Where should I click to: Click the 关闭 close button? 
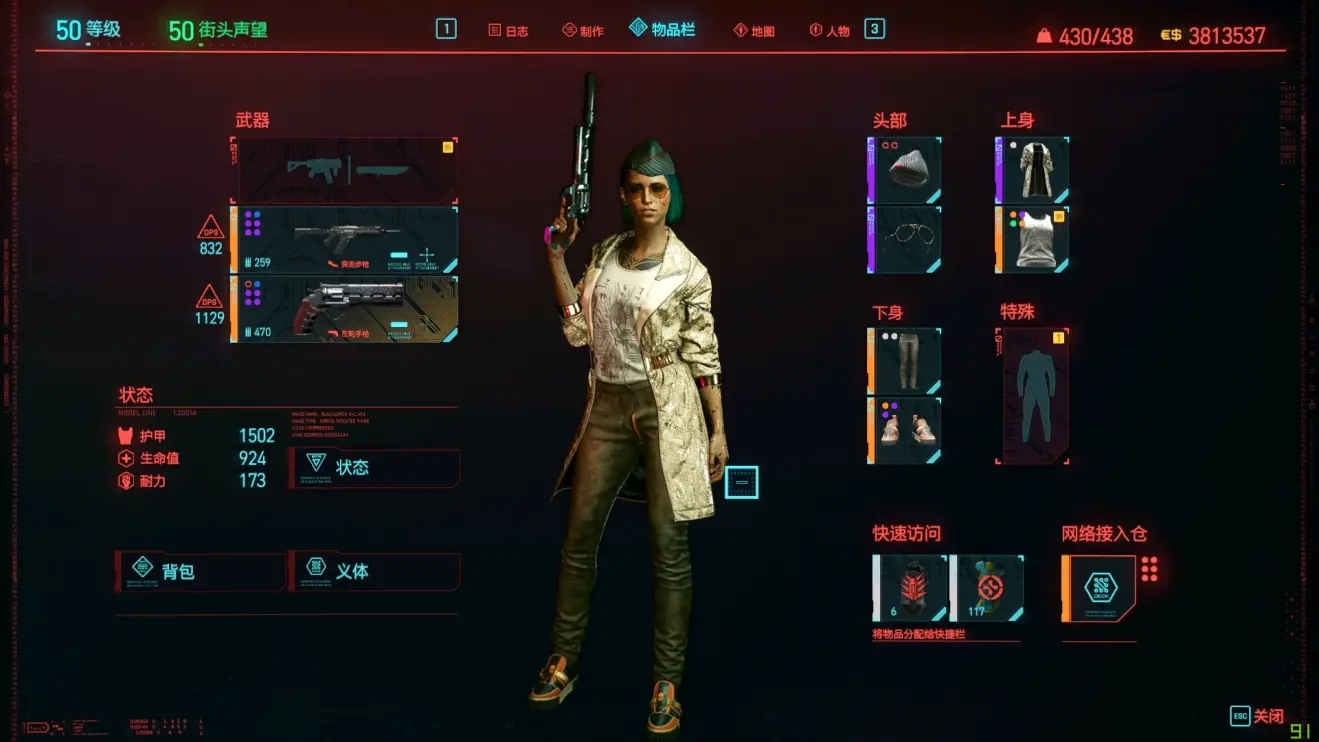1257,716
